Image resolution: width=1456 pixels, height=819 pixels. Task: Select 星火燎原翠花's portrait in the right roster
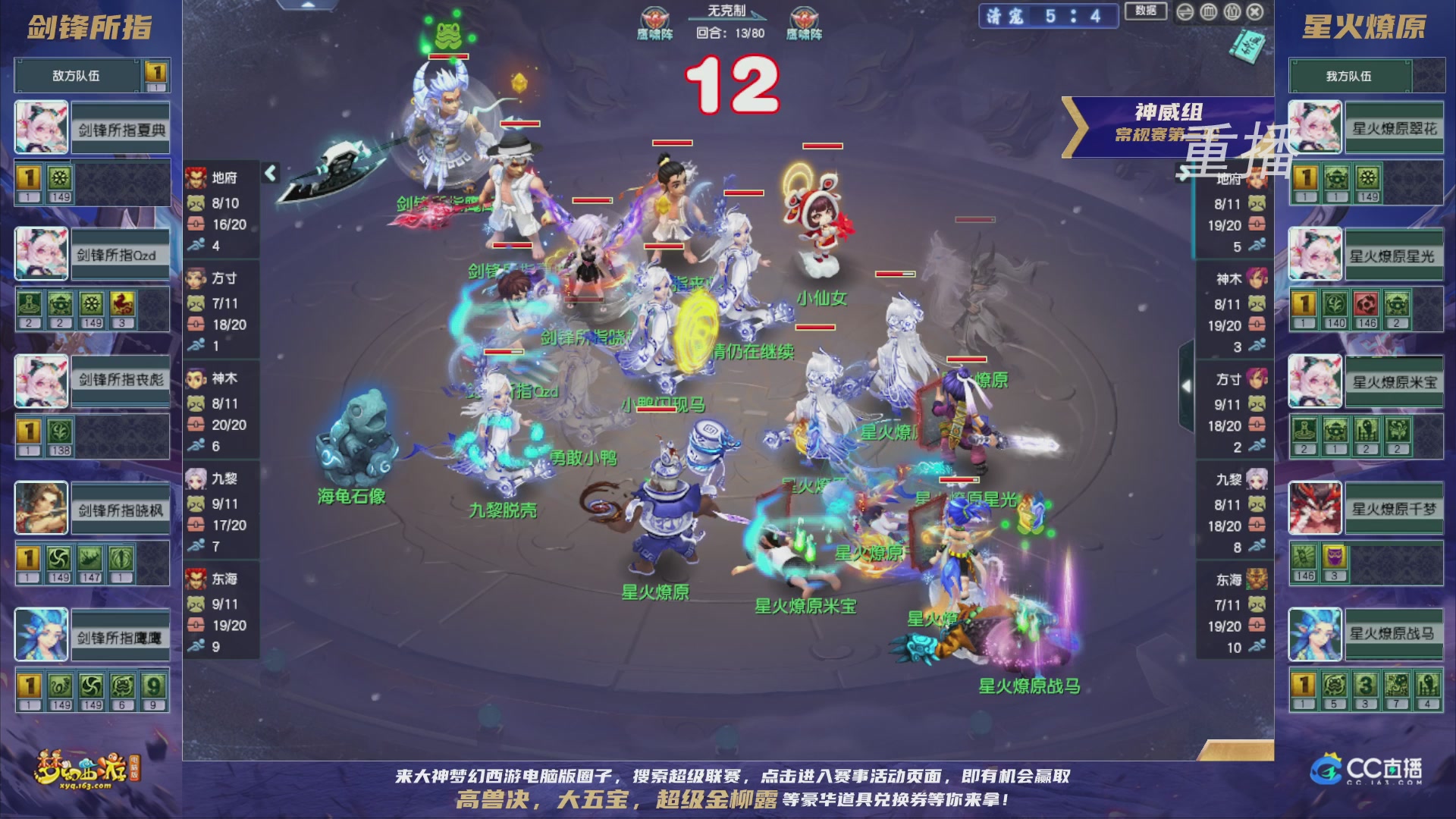(x=1315, y=127)
